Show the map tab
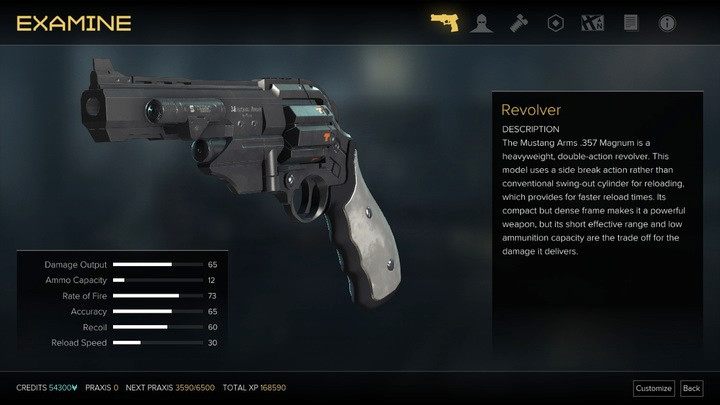The image size is (720, 405). tap(593, 22)
